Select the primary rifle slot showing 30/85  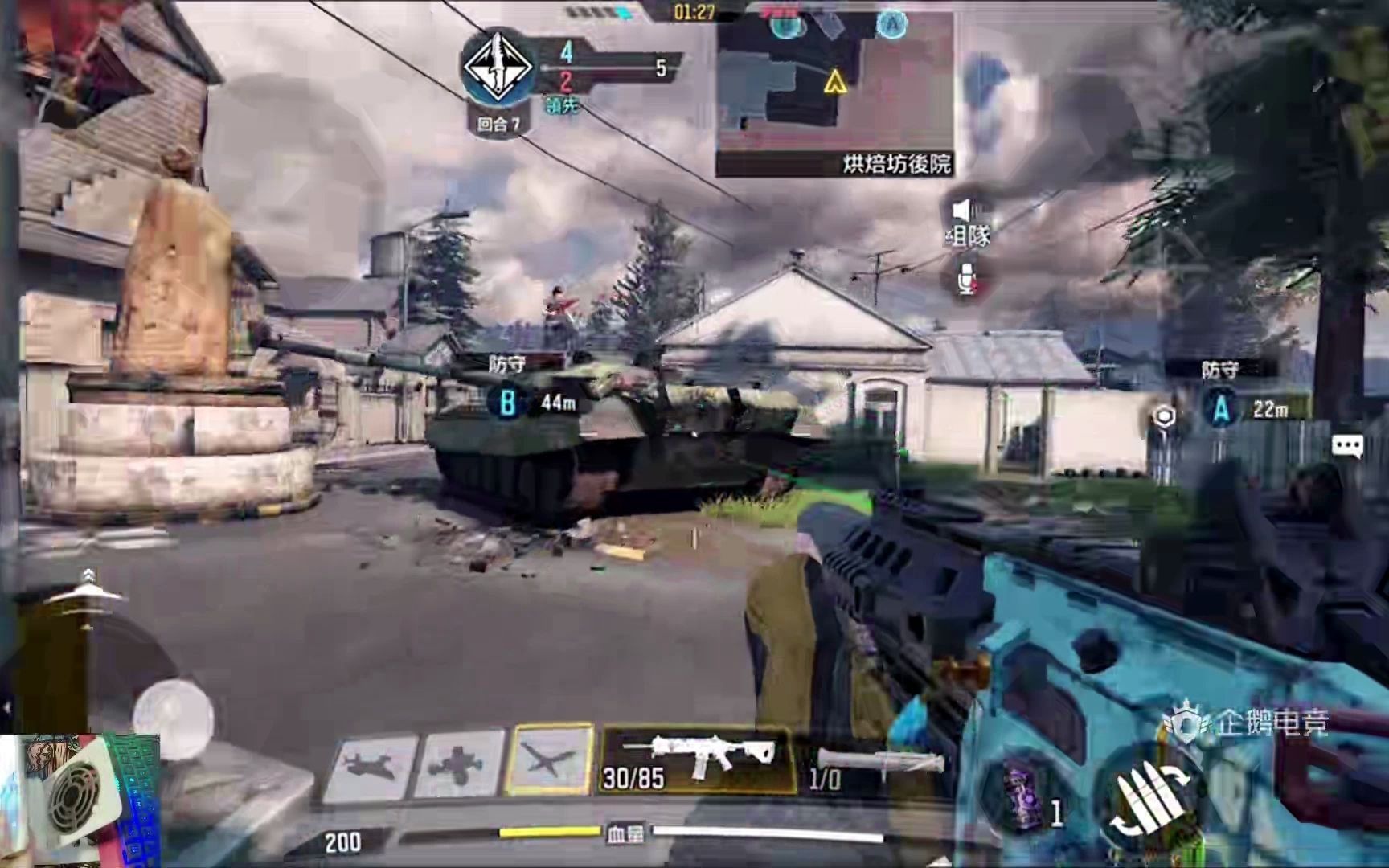tap(696, 759)
